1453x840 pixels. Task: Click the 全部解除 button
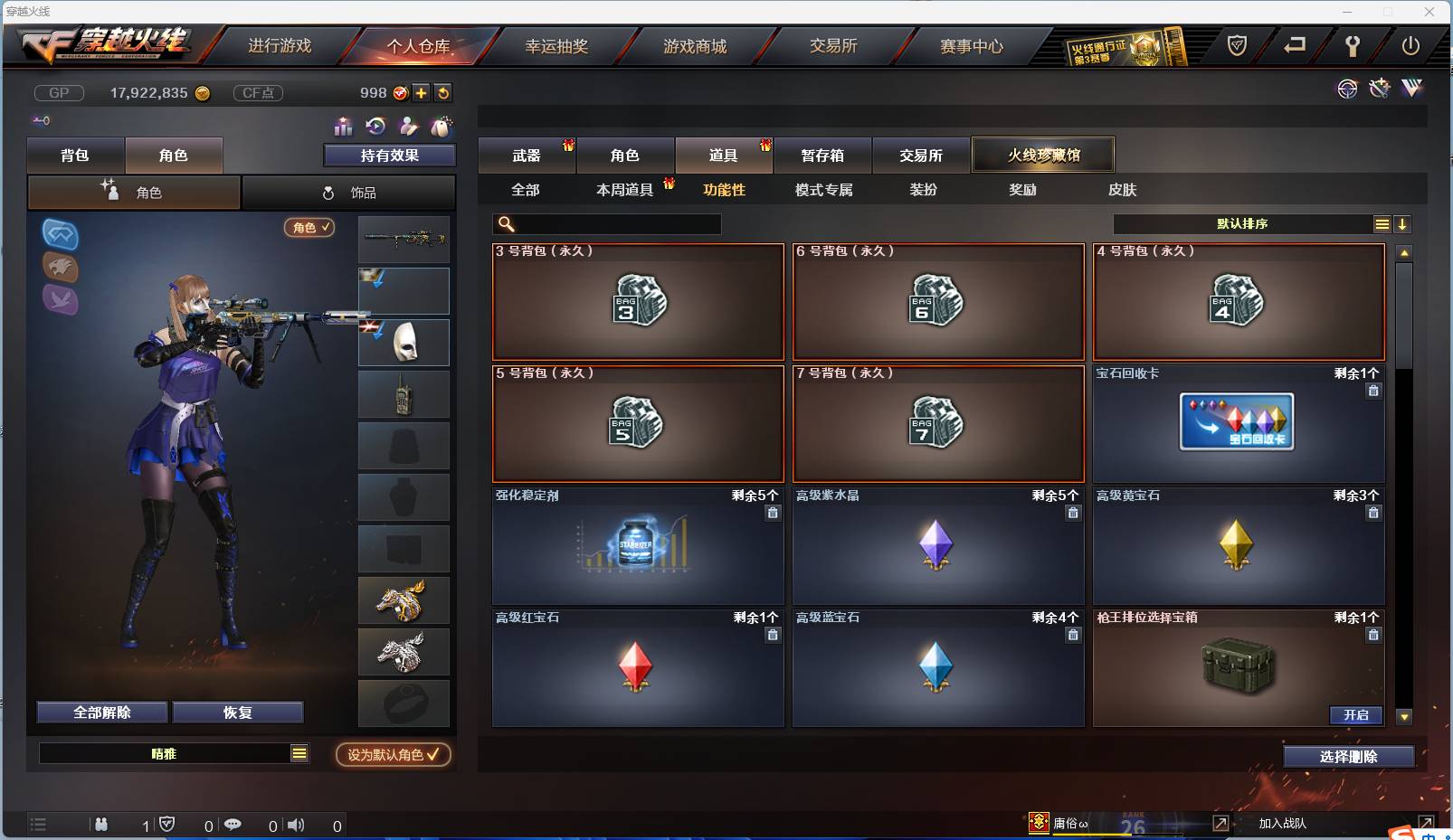101,712
